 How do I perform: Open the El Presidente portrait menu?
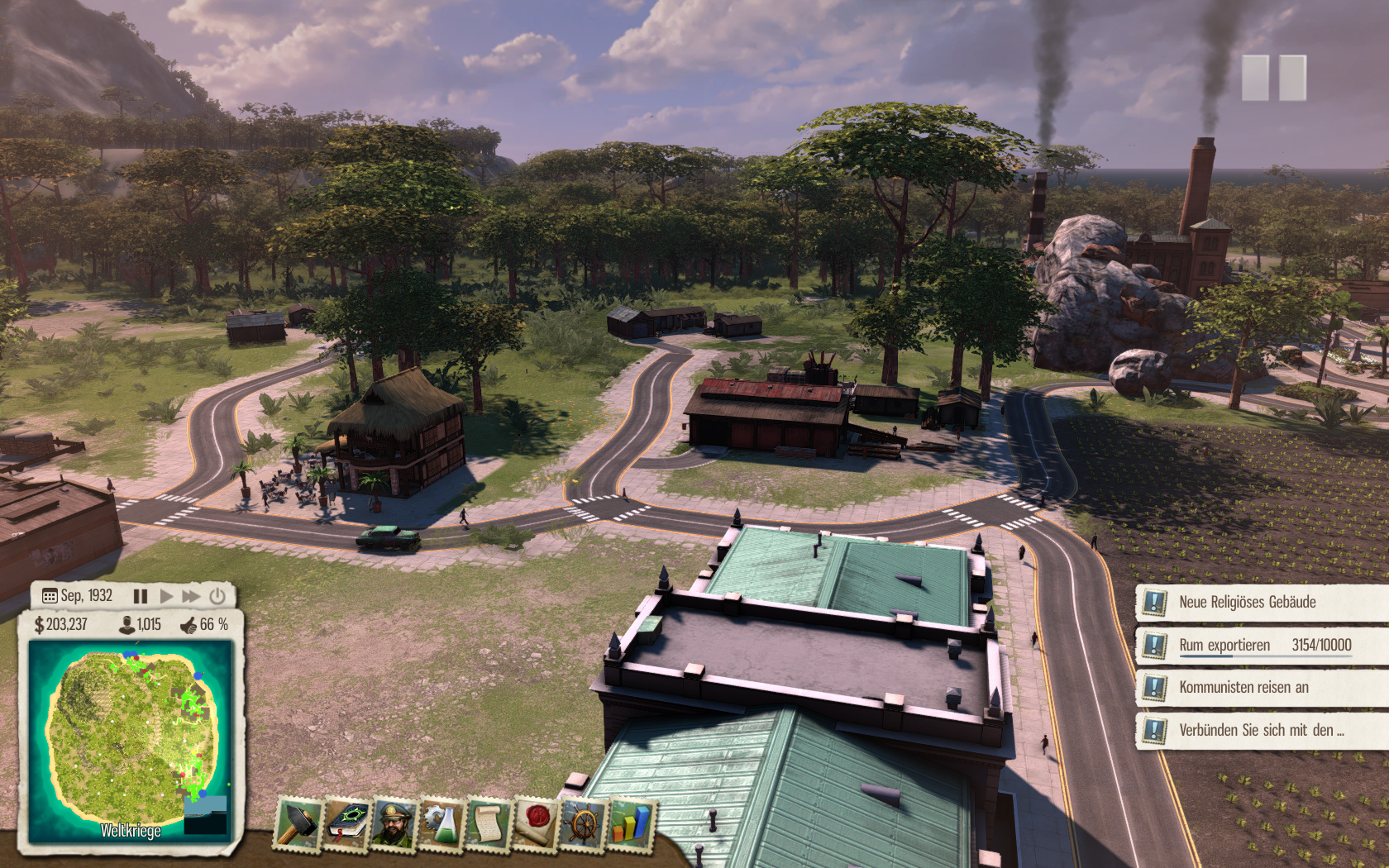point(394,823)
